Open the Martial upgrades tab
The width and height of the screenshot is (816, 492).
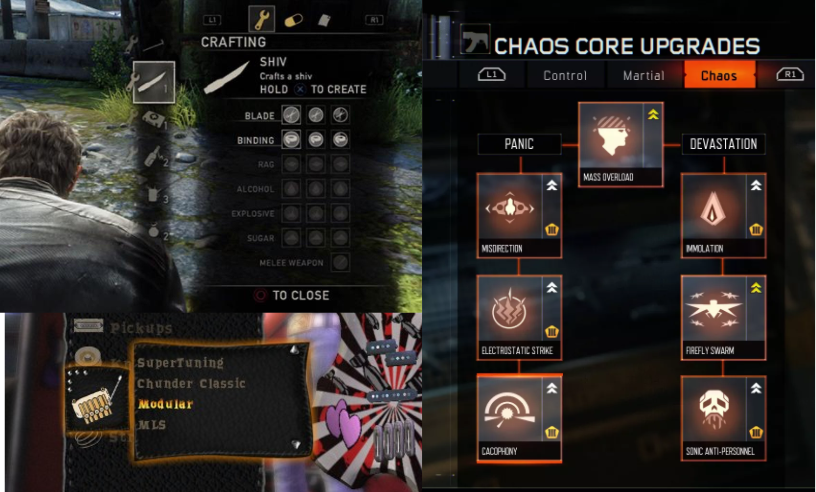[x=643, y=75]
